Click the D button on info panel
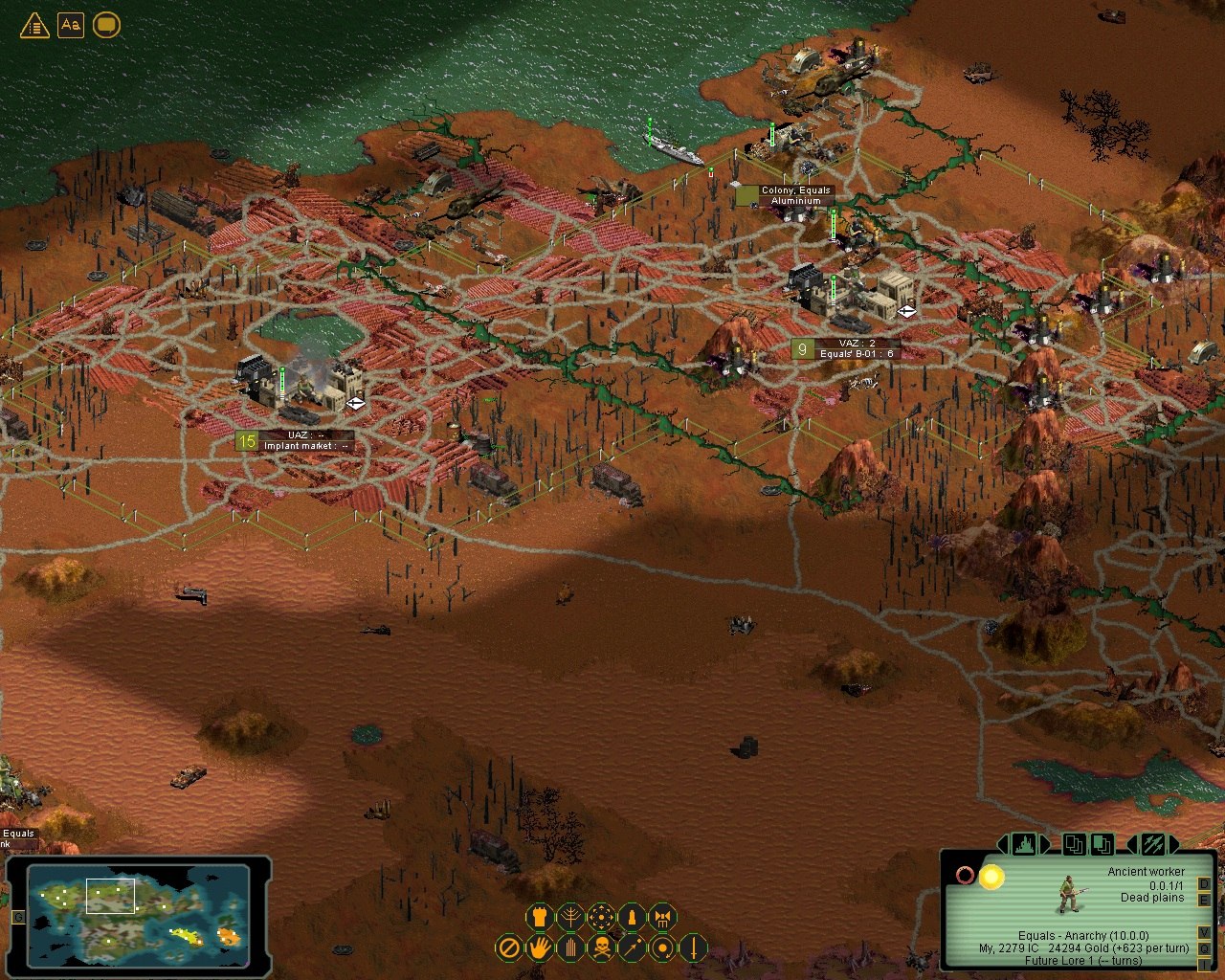The image size is (1225, 980). pos(1204,883)
